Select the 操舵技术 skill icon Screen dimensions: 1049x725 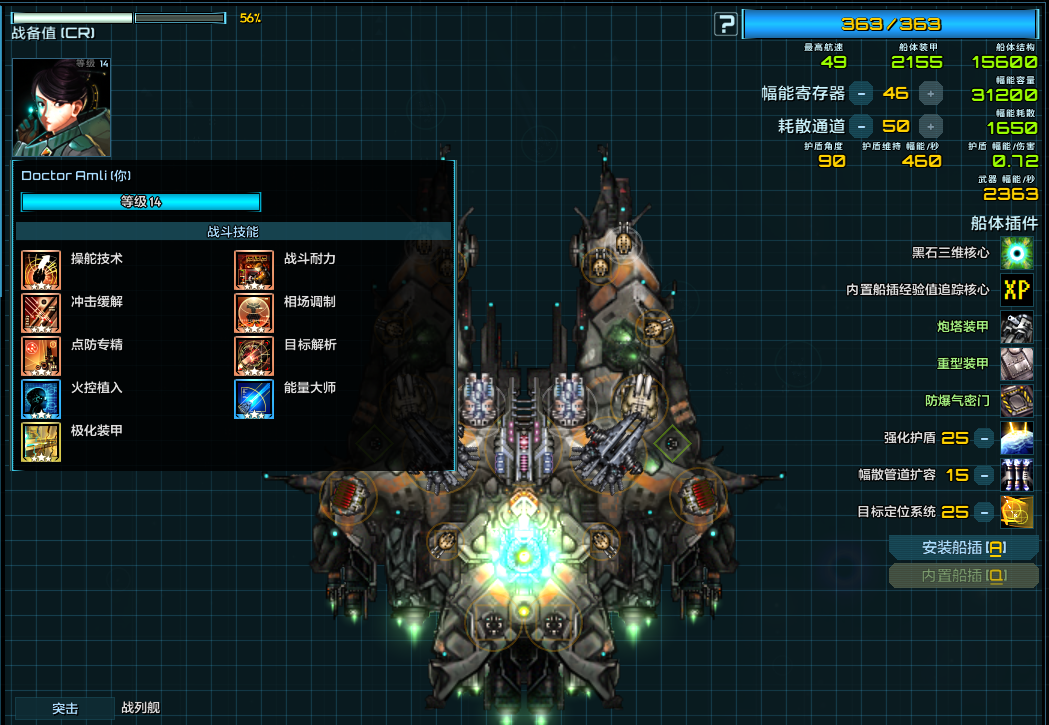pos(41,270)
